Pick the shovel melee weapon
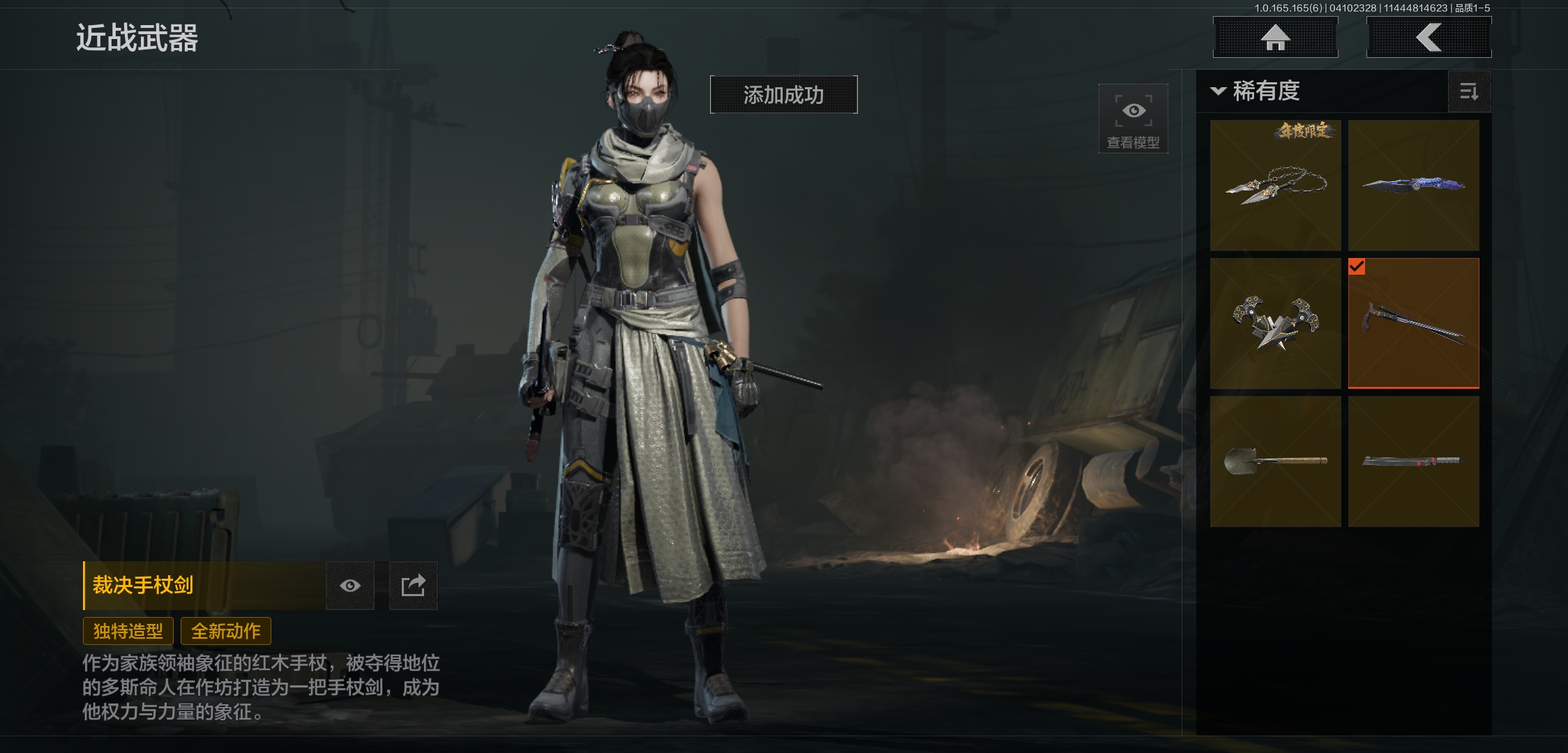The width and height of the screenshot is (1568, 753). (1275, 462)
